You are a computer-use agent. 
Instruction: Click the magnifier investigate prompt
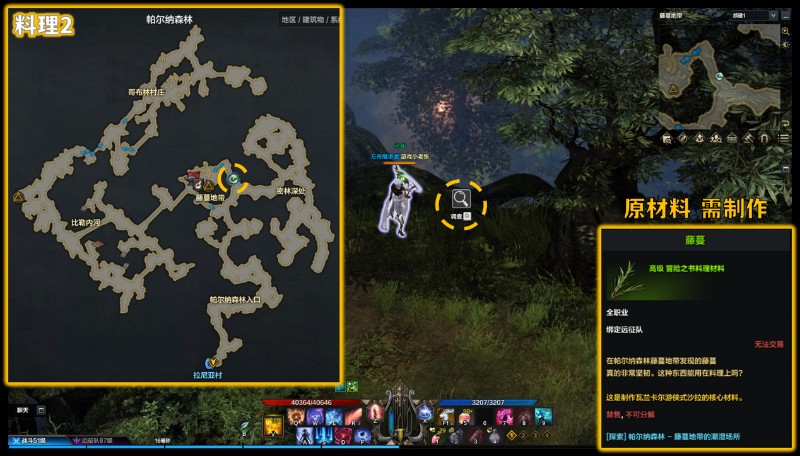click(460, 200)
